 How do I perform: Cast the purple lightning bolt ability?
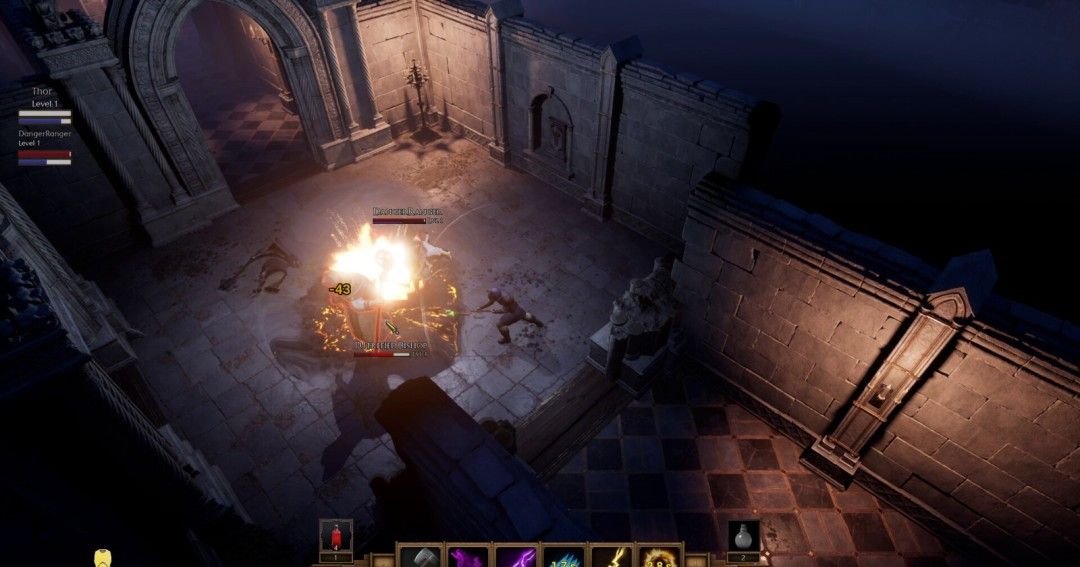point(515,557)
